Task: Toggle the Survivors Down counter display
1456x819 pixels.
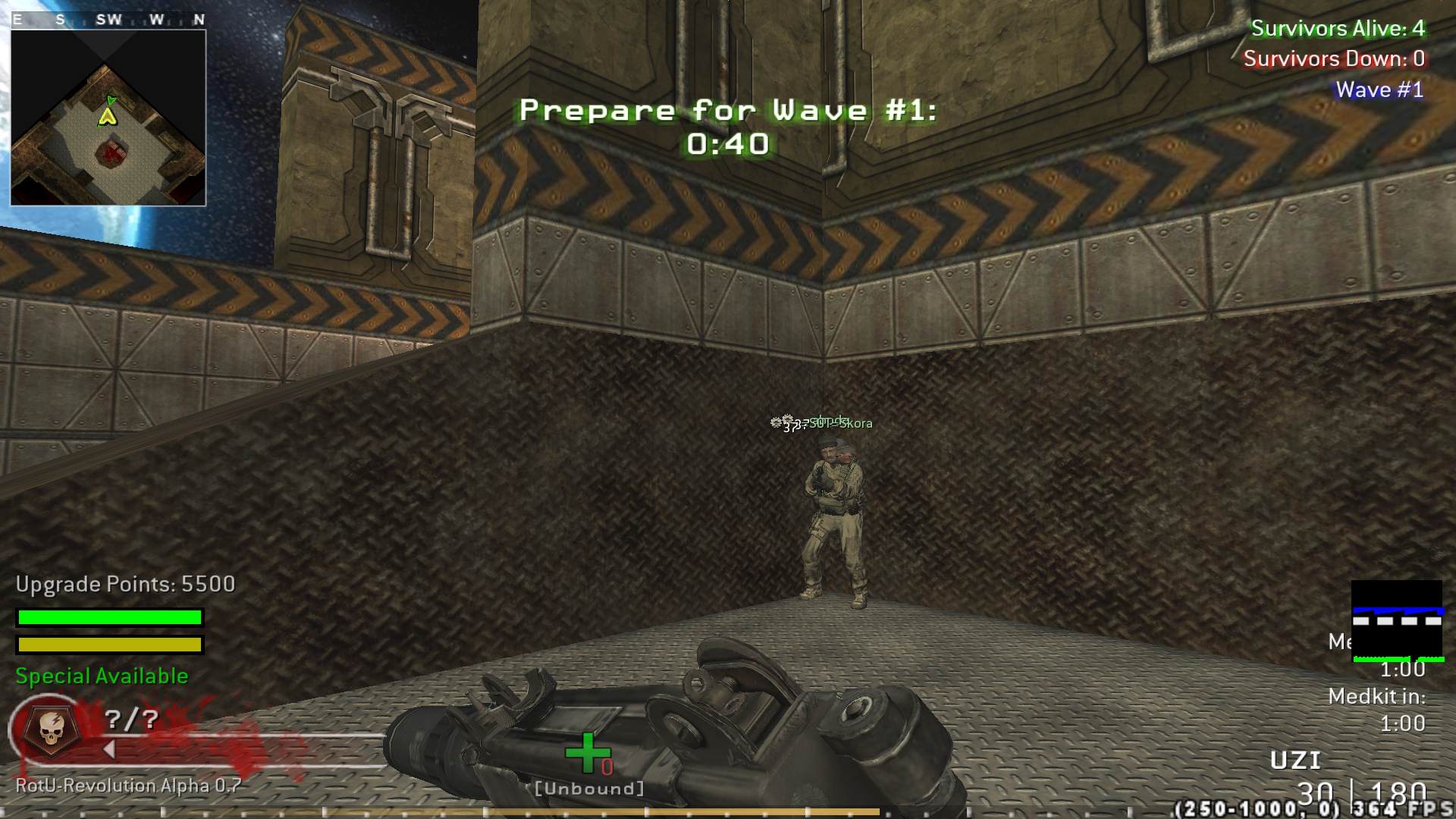Action: point(1333,59)
